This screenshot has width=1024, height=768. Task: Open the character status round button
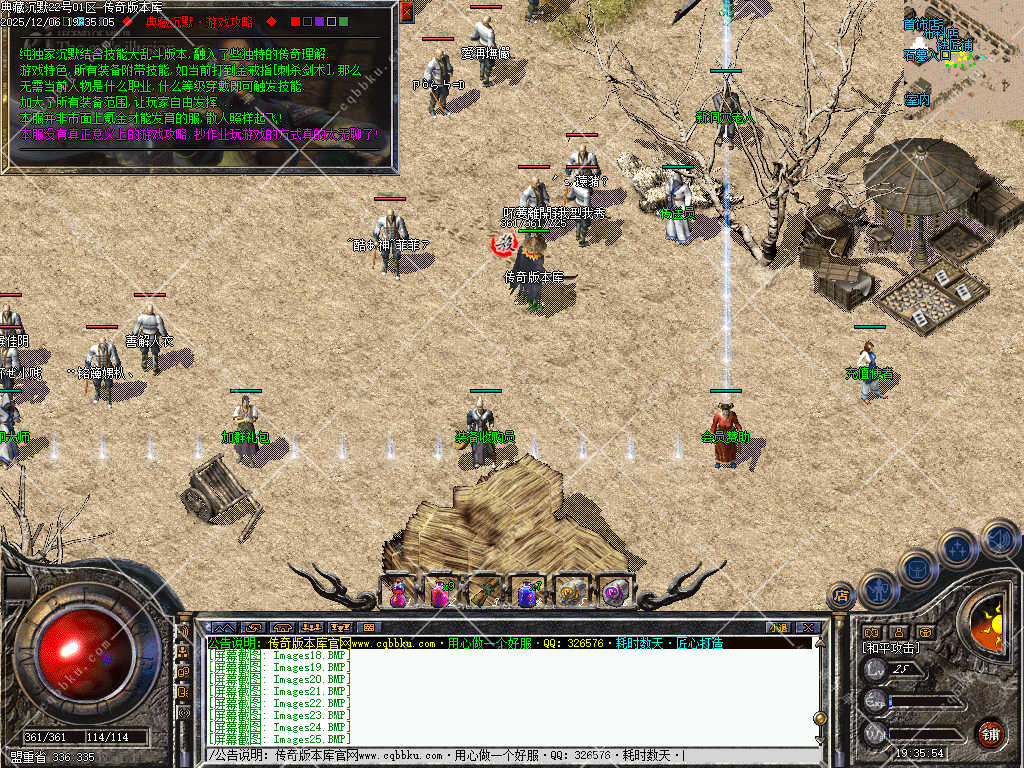[878, 588]
